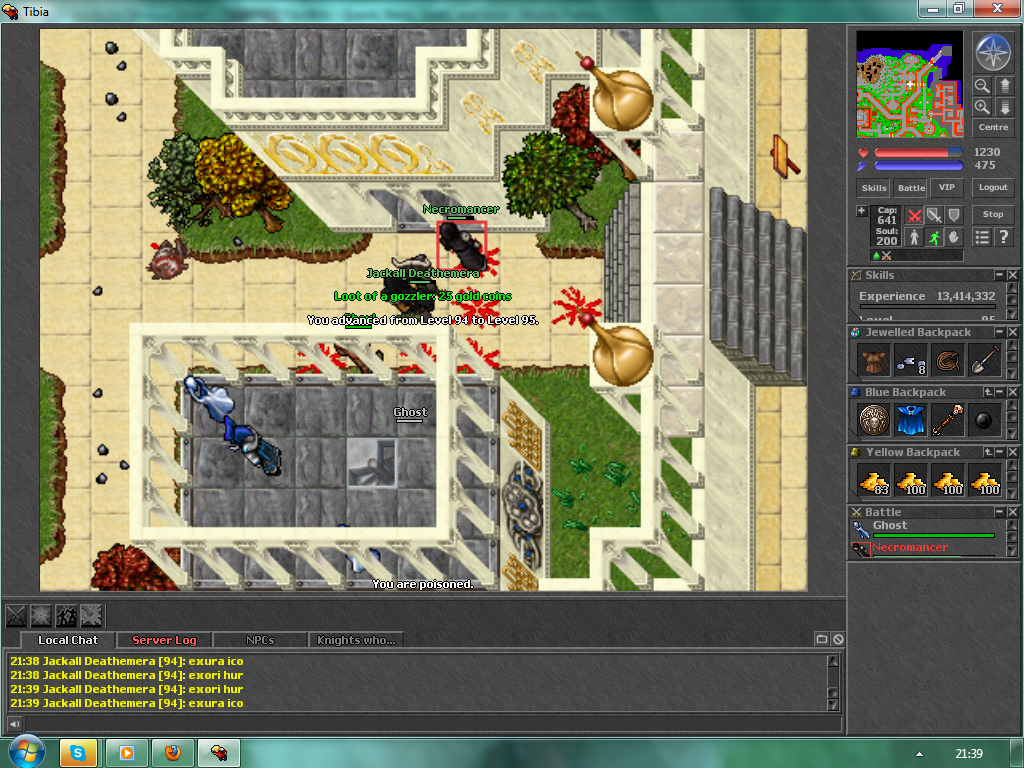Click on the minimap
The height and width of the screenshot is (768, 1024).
click(x=910, y=83)
